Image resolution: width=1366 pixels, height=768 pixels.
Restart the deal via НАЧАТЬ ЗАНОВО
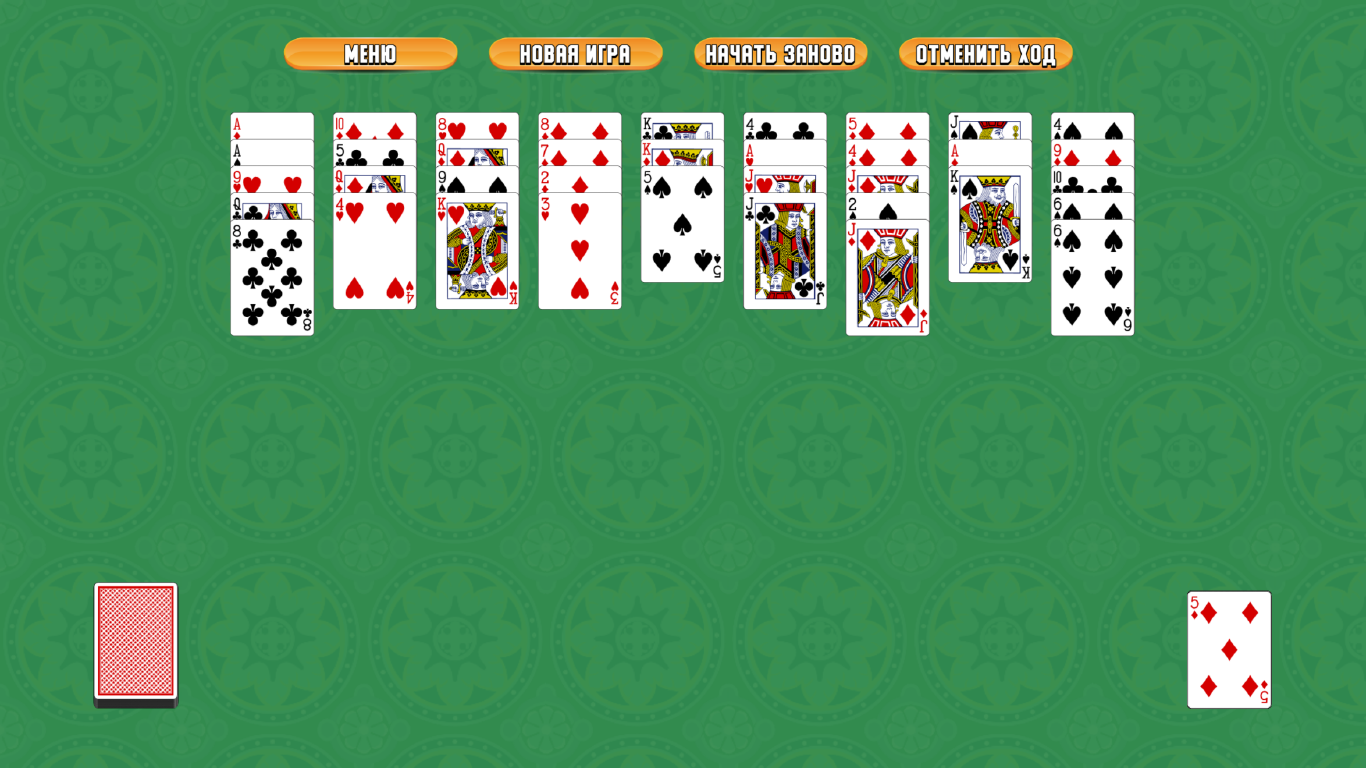pos(781,55)
